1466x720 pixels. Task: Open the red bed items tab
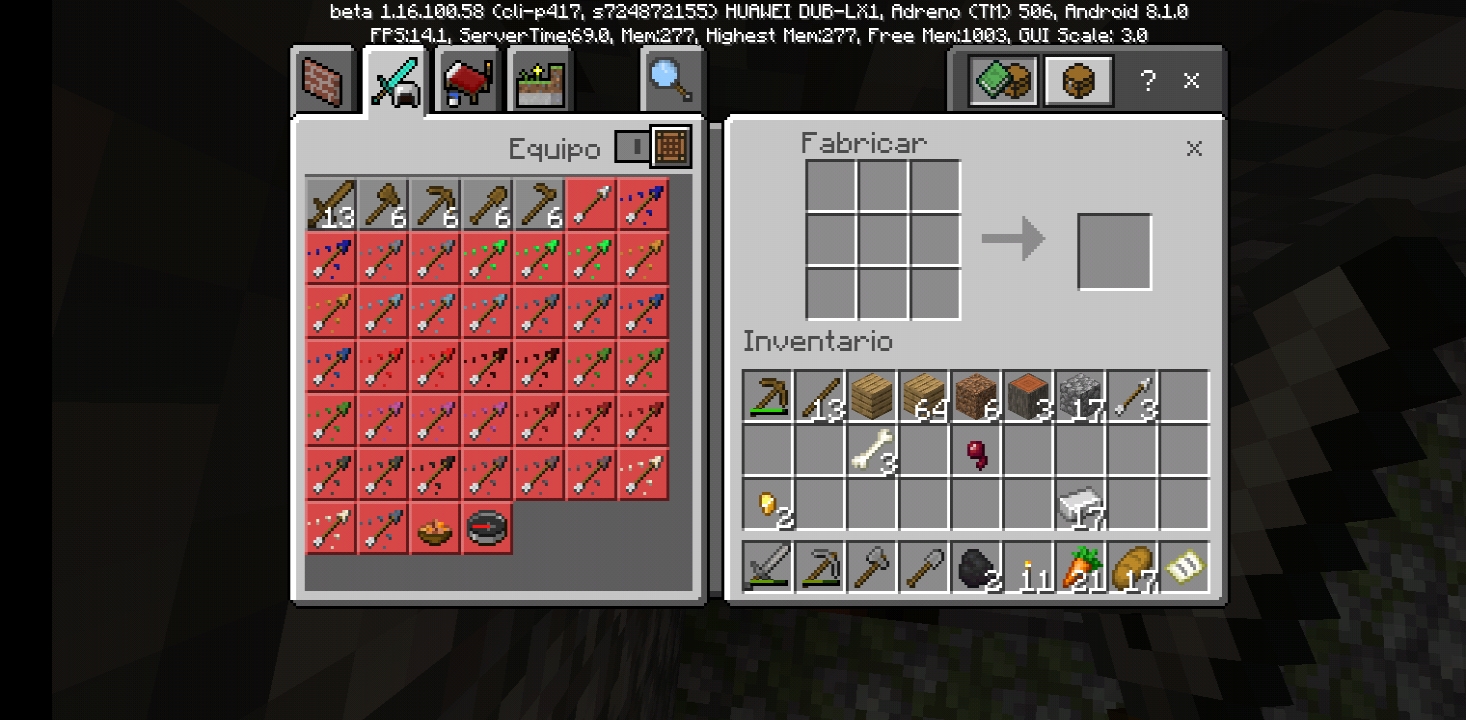pyautogui.click(x=468, y=82)
